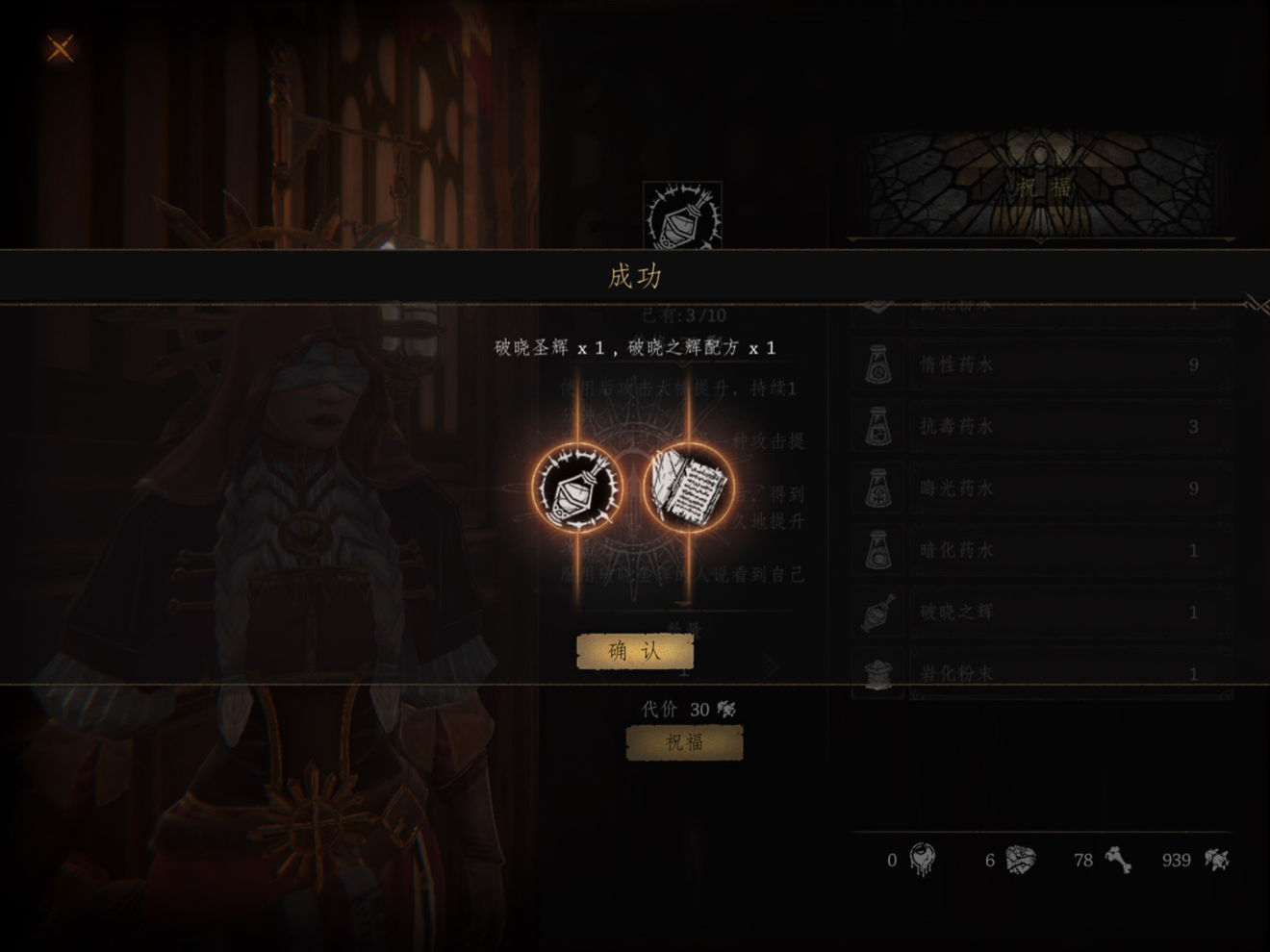1270x952 pixels.
Task: Select the 破晓之辉配方 recipe book icon
Action: [x=688, y=488]
